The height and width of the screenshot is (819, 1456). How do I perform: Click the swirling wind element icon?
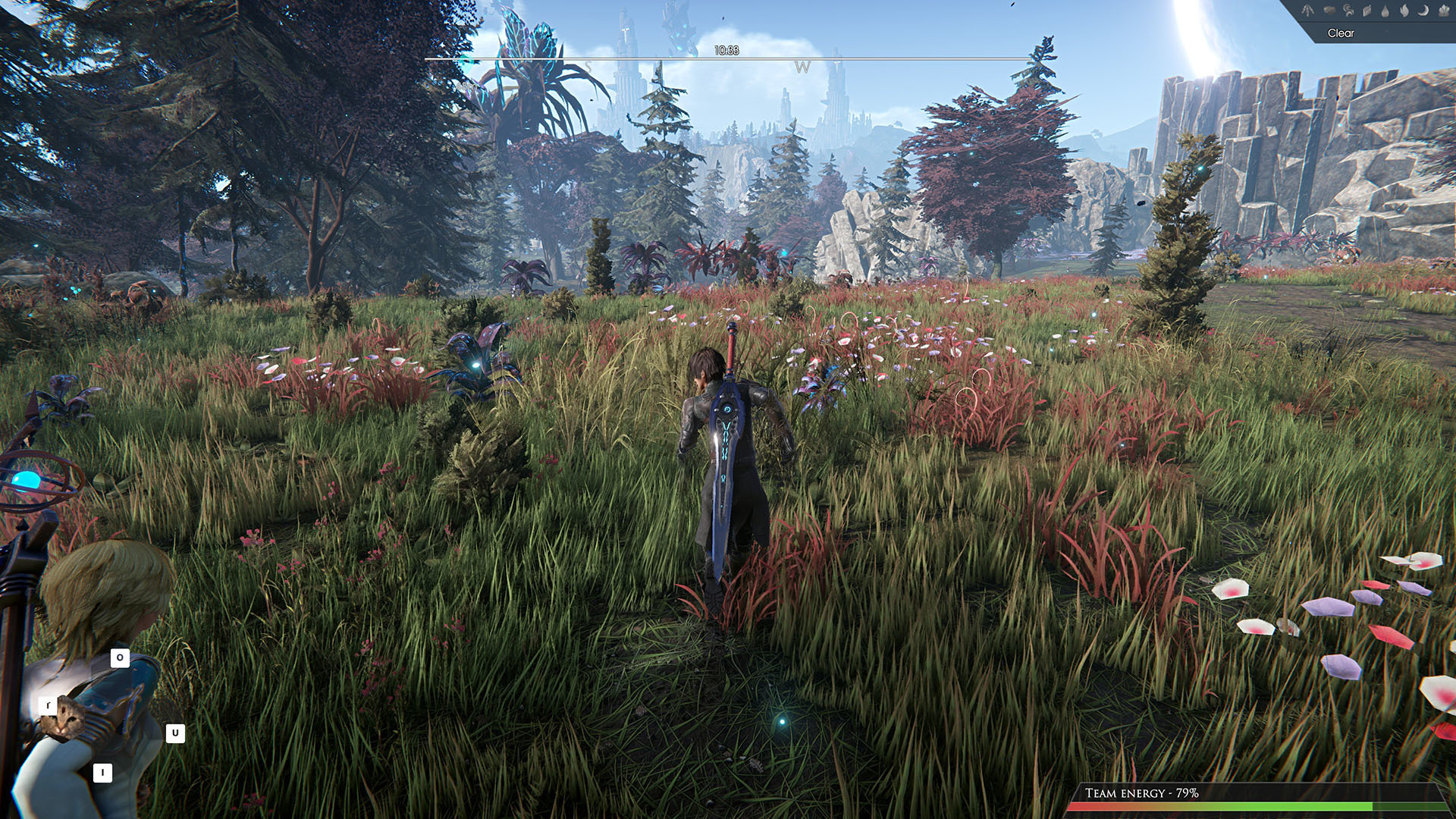point(1348,11)
